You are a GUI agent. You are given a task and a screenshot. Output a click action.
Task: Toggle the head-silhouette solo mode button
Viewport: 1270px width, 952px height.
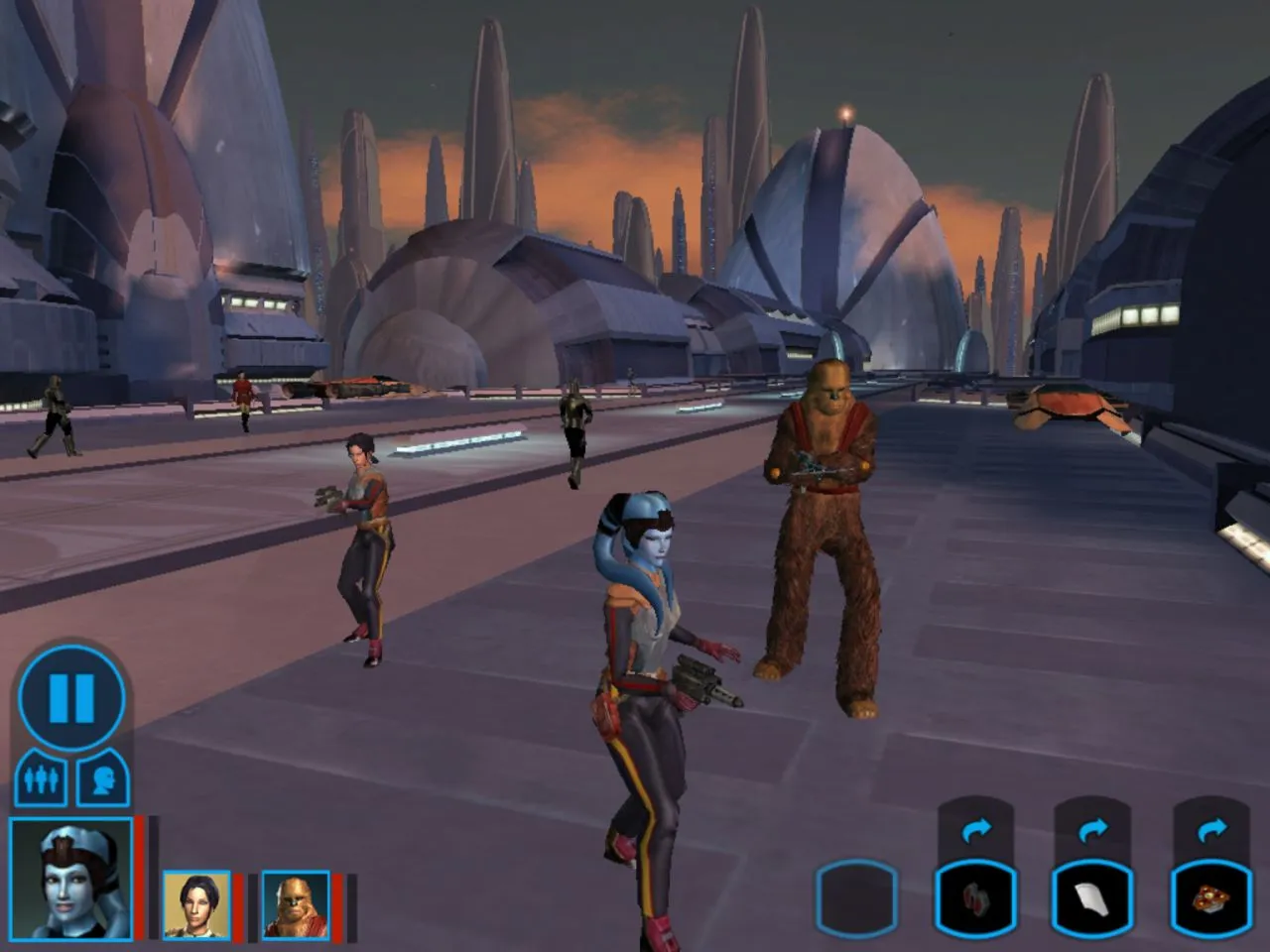[103, 778]
